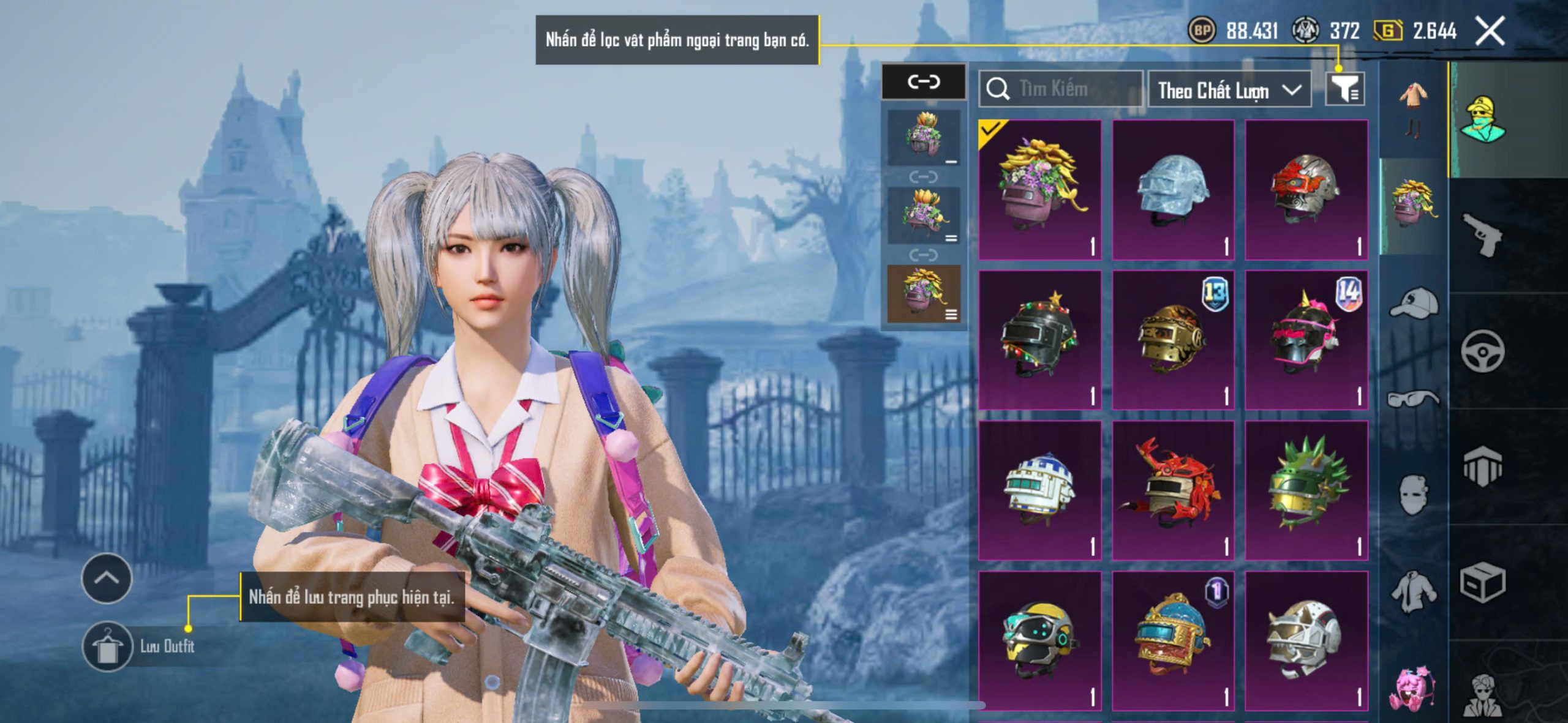Switch to the pistol weapons category
Screen dimensions: 1568x723
tap(1482, 234)
